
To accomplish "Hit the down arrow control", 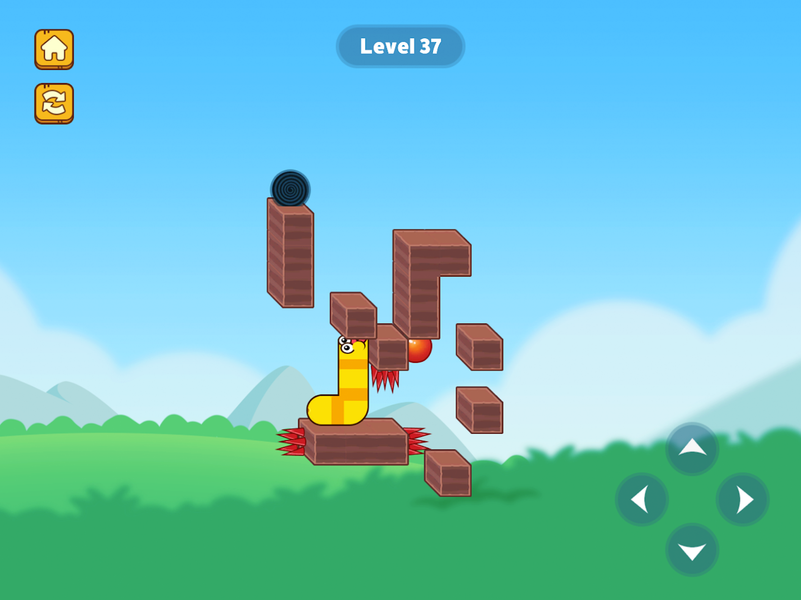I will click(692, 550).
